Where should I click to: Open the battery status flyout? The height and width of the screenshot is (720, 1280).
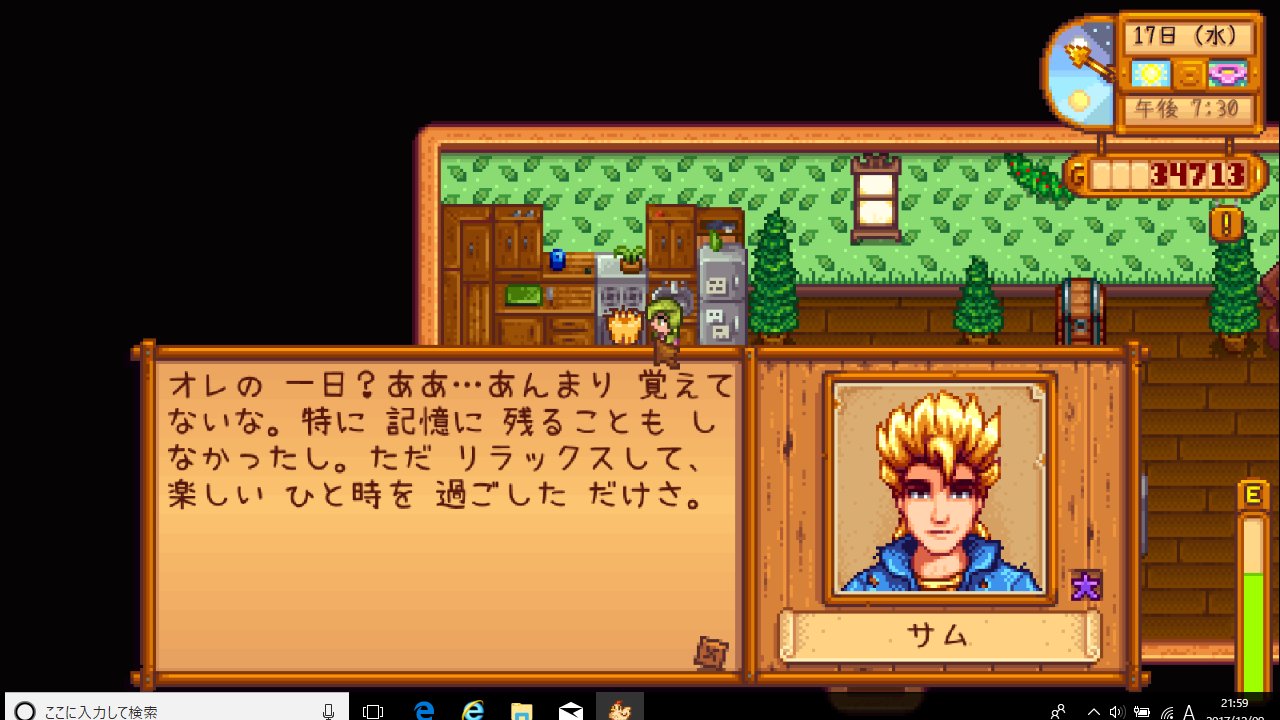point(1142,712)
